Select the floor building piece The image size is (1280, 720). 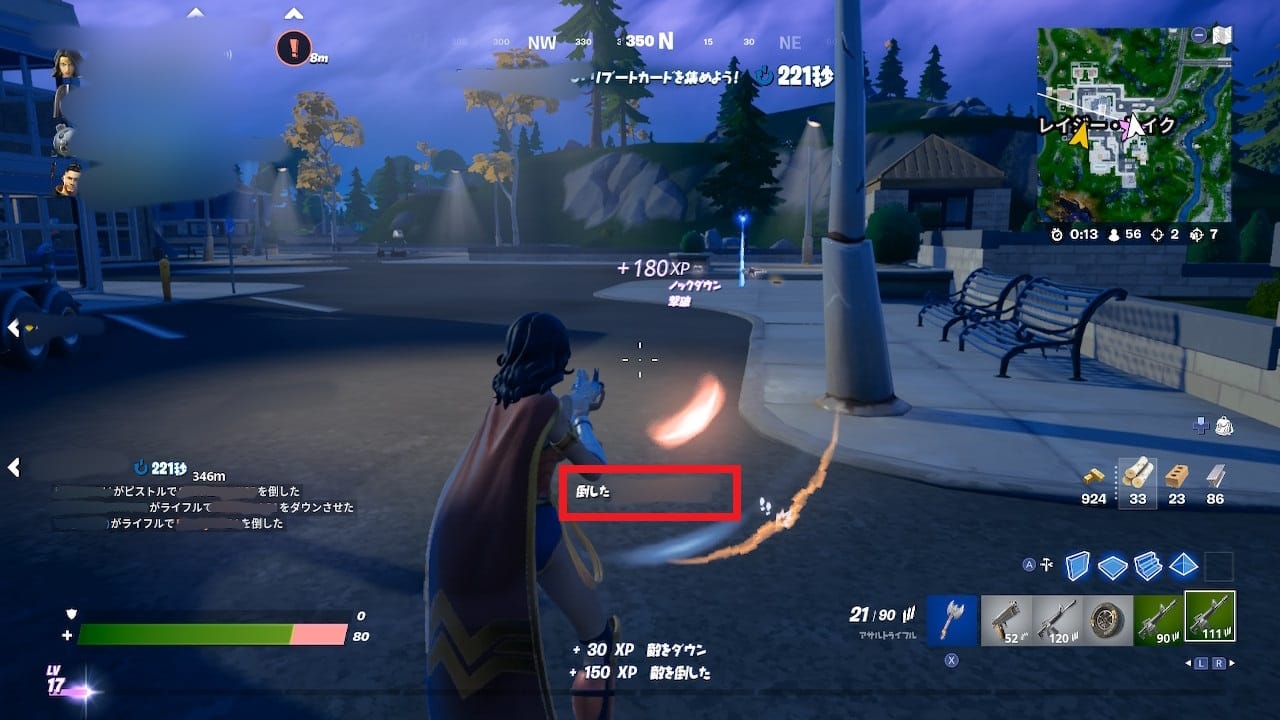[x=1112, y=566]
